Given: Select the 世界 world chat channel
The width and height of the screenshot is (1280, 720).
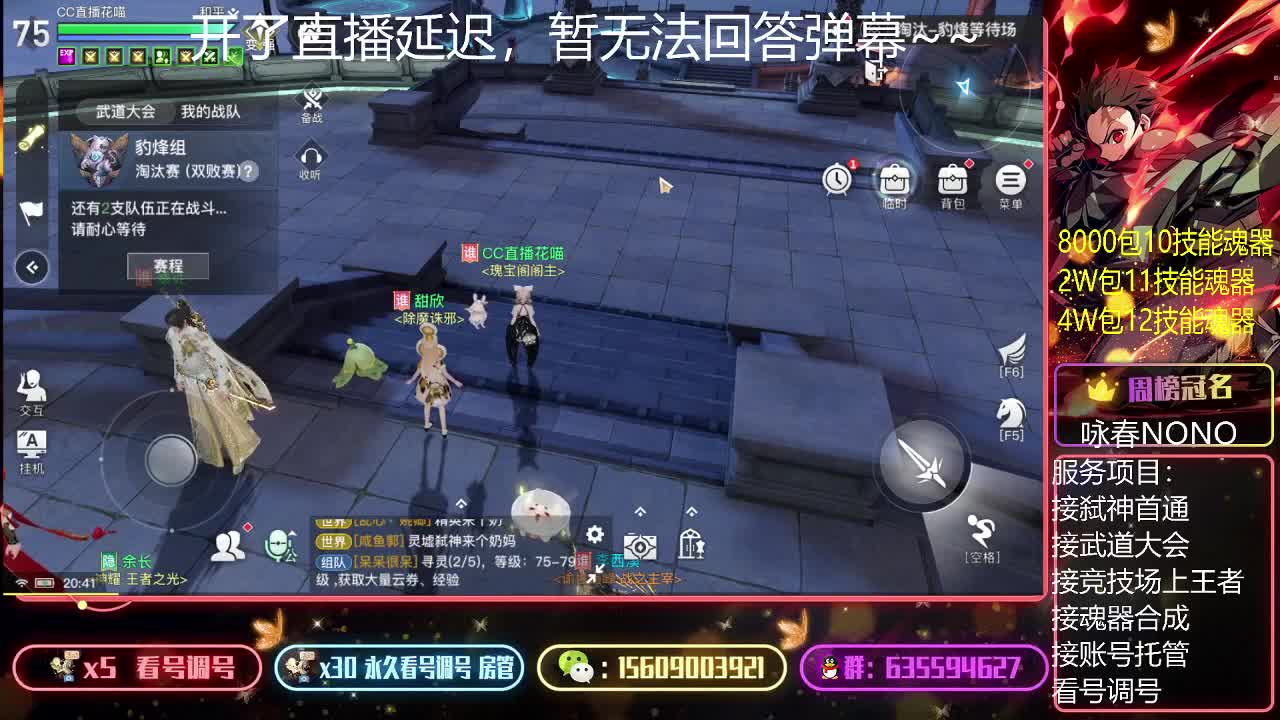Looking at the screenshot, I should coord(334,541).
